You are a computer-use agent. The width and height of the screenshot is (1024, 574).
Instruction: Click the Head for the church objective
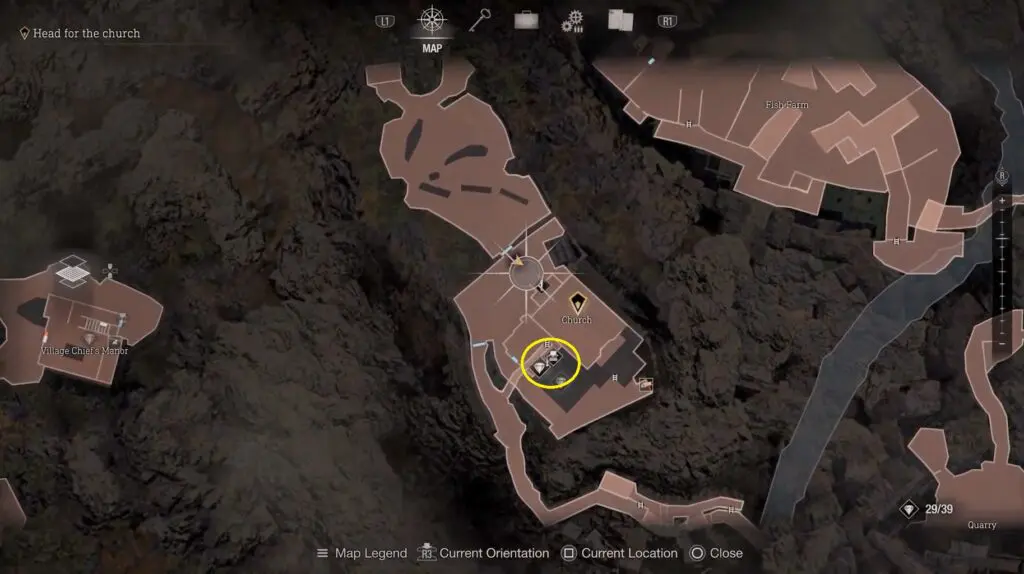(x=86, y=33)
